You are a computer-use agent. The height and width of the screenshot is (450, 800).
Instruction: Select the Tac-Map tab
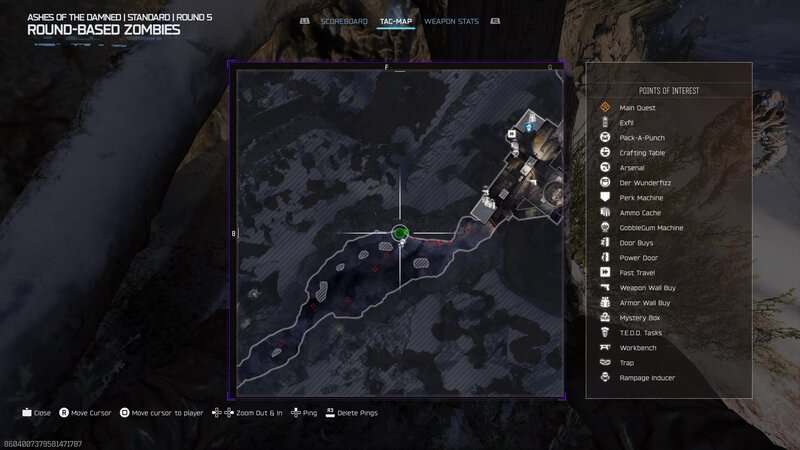[396, 21]
